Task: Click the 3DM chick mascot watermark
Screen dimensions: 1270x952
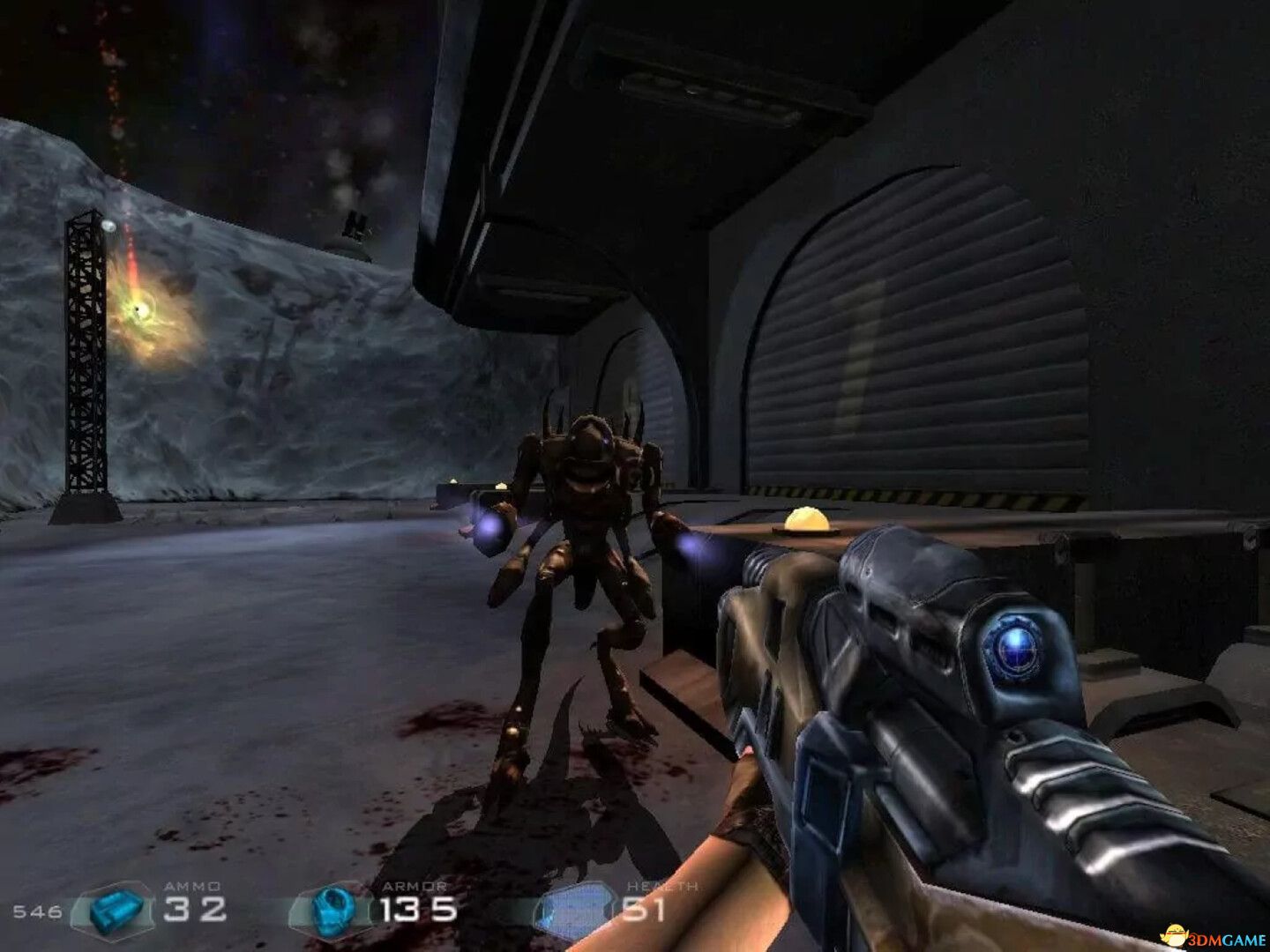Action: click(1173, 934)
